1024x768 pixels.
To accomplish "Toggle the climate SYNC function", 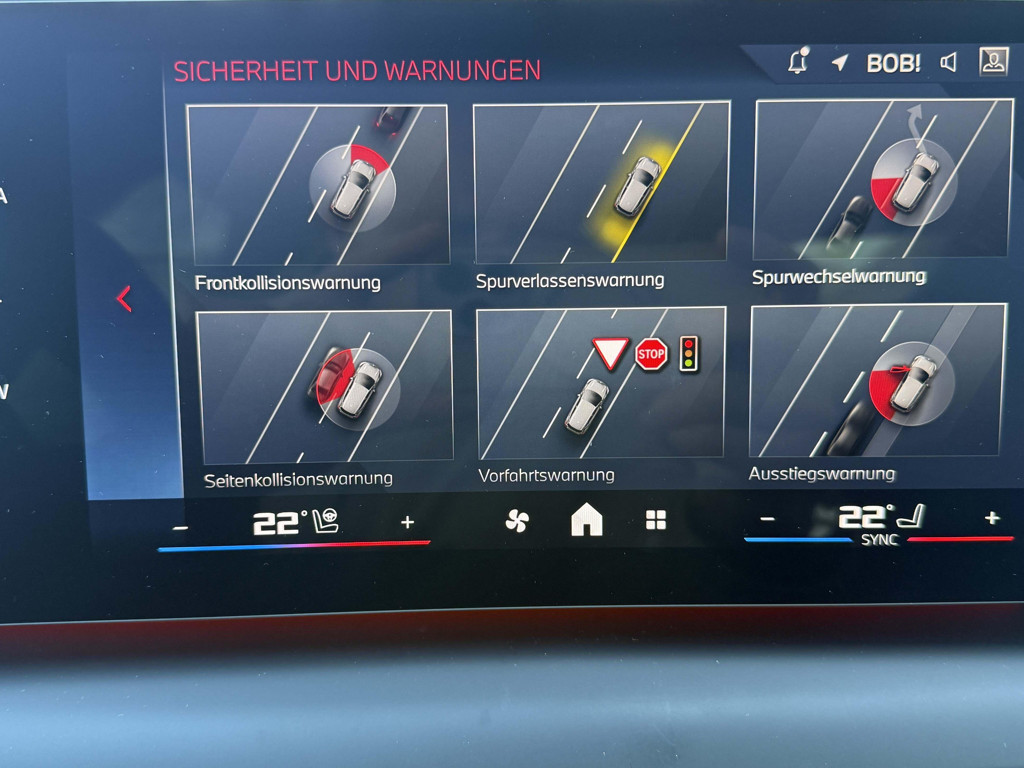I will point(880,540).
